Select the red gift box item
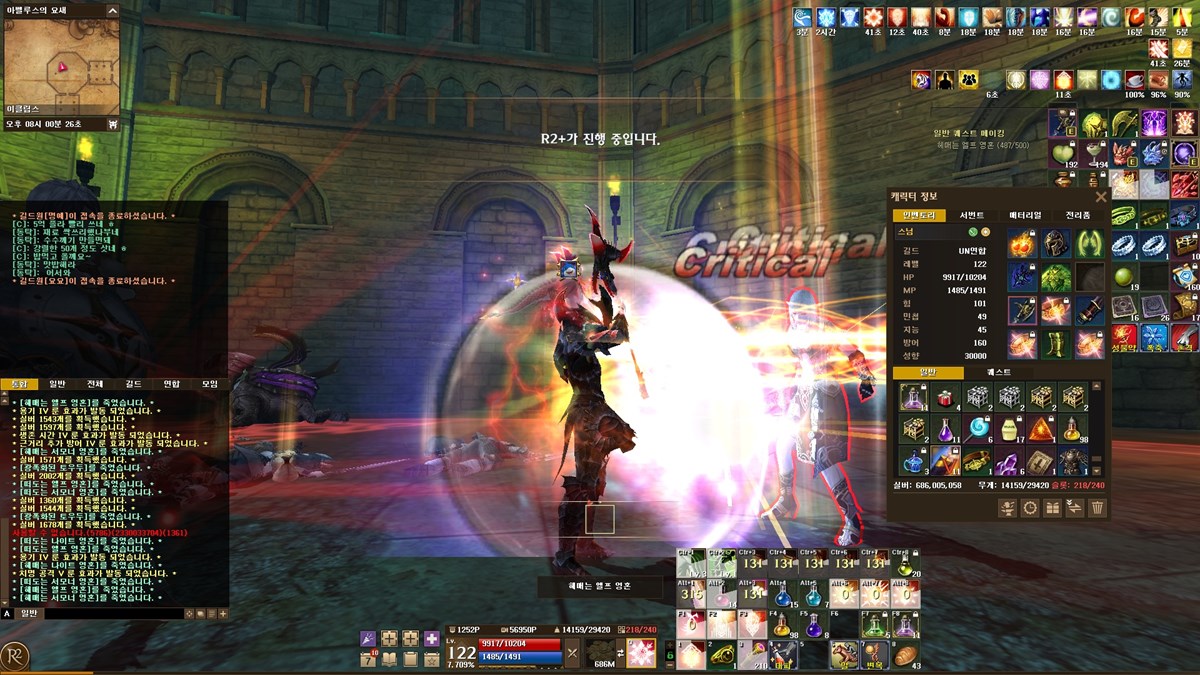The width and height of the screenshot is (1200, 675). pyautogui.click(x=944, y=397)
